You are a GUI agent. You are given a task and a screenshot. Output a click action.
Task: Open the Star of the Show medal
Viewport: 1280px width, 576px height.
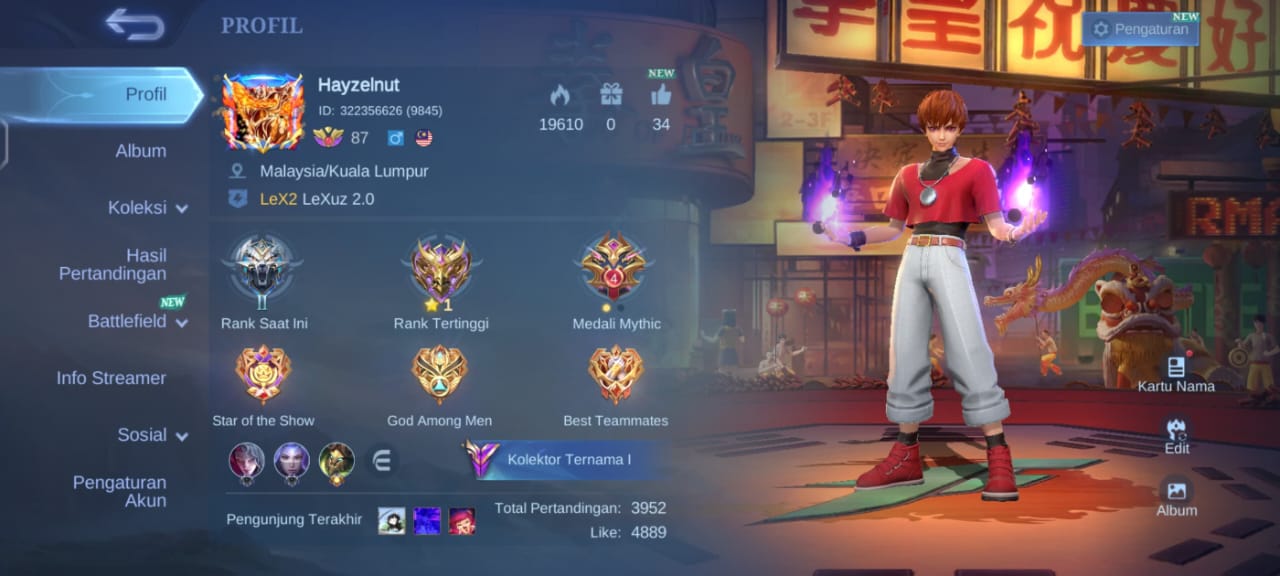pos(263,374)
